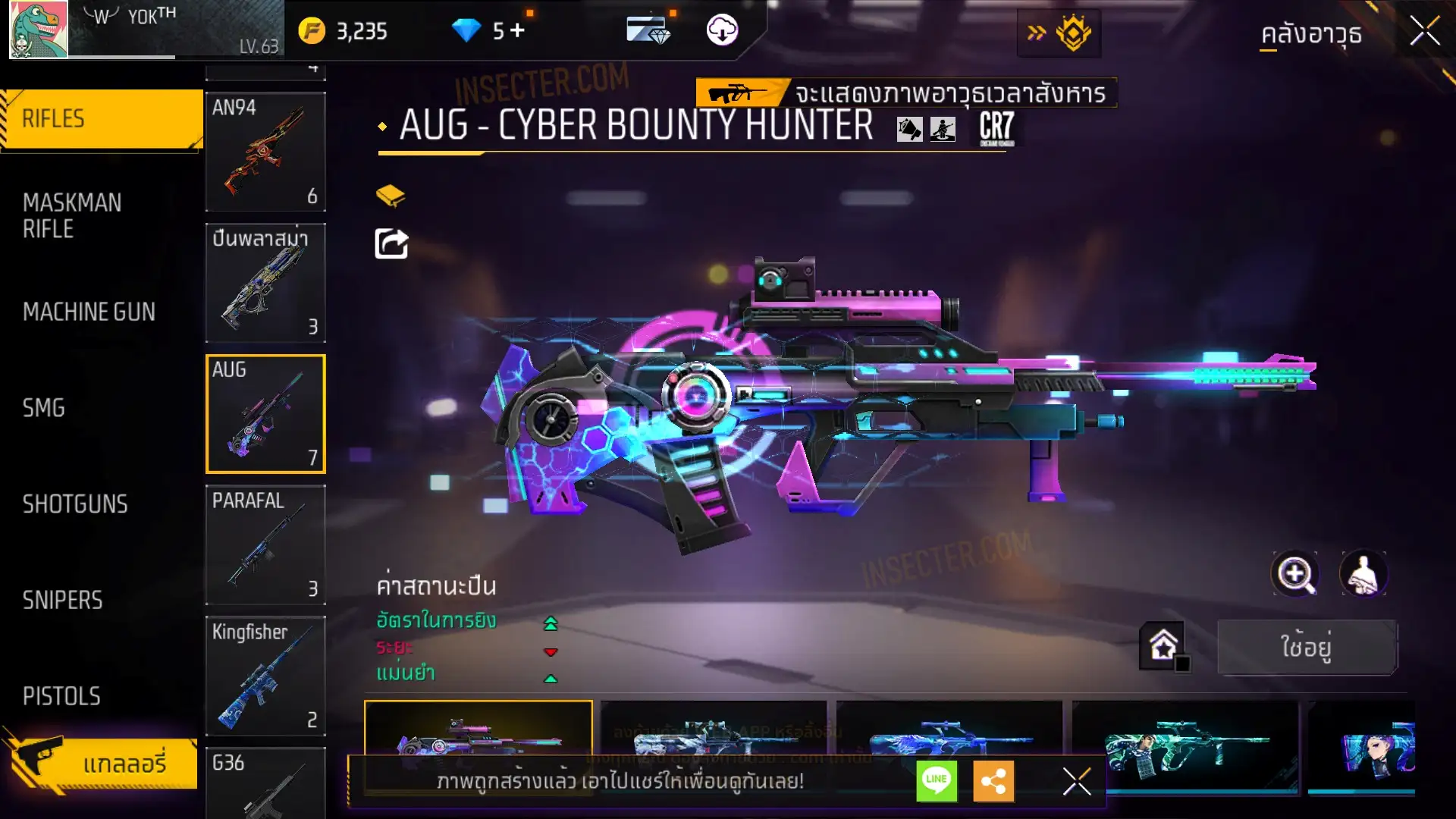Open the MASKMAN RIFLE category
The height and width of the screenshot is (819, 1456).
click(72, 215)
